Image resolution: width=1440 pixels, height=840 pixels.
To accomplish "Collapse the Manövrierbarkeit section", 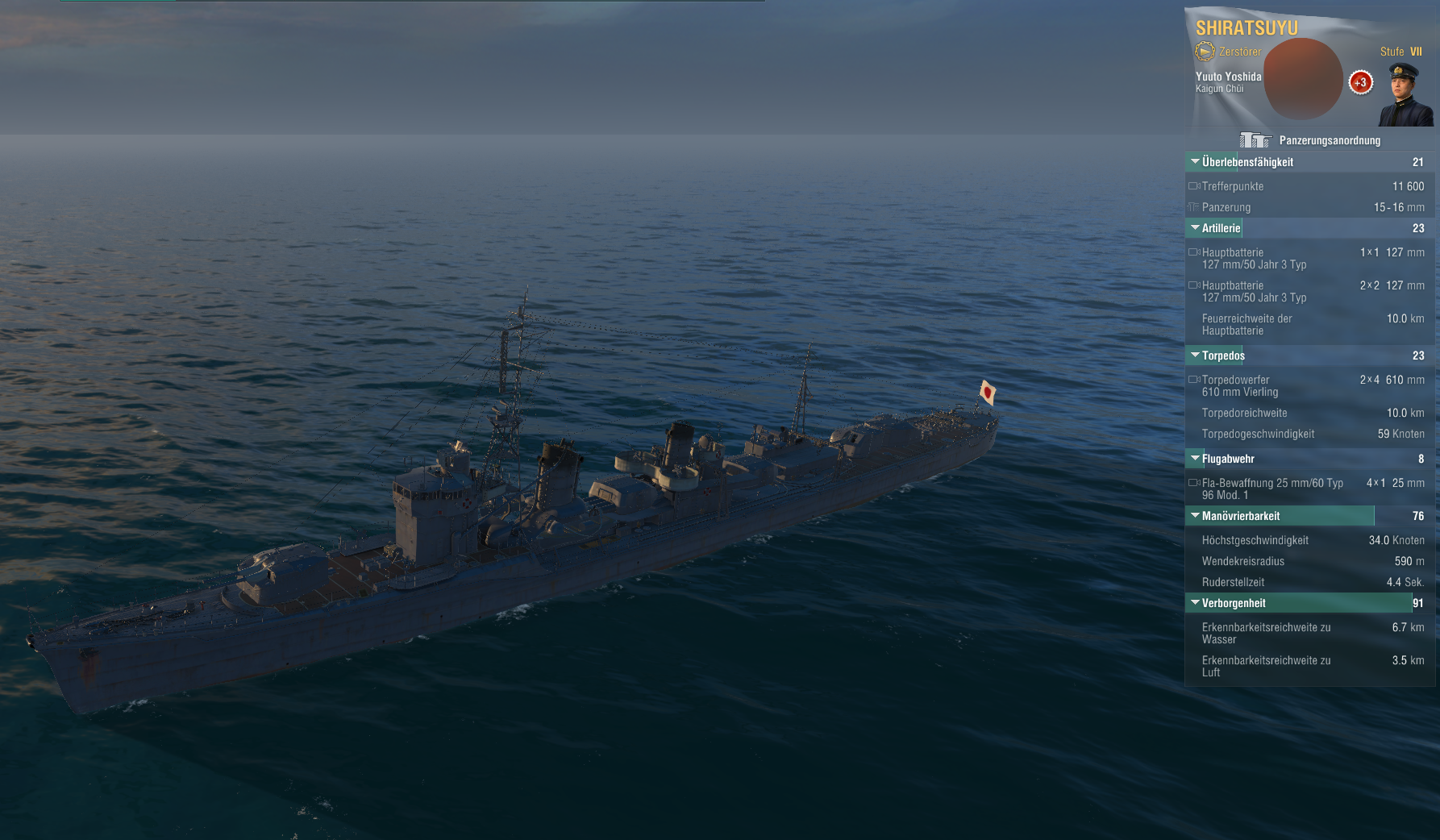I will pyautogui.click(x=1195, y=516).
